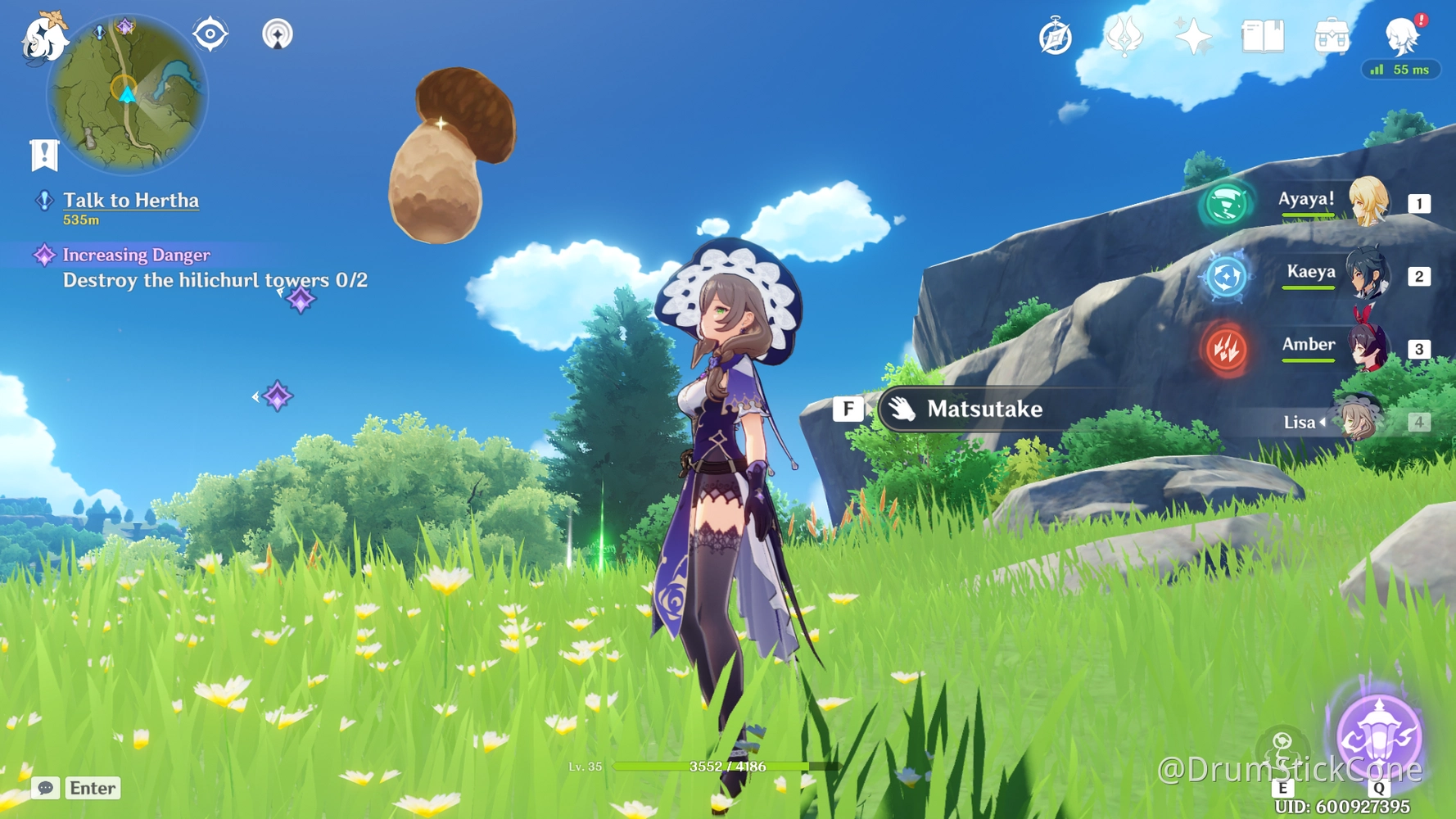Activate the quest navigation eye icon
1456x819 pixels.
(x=210, y=33)
